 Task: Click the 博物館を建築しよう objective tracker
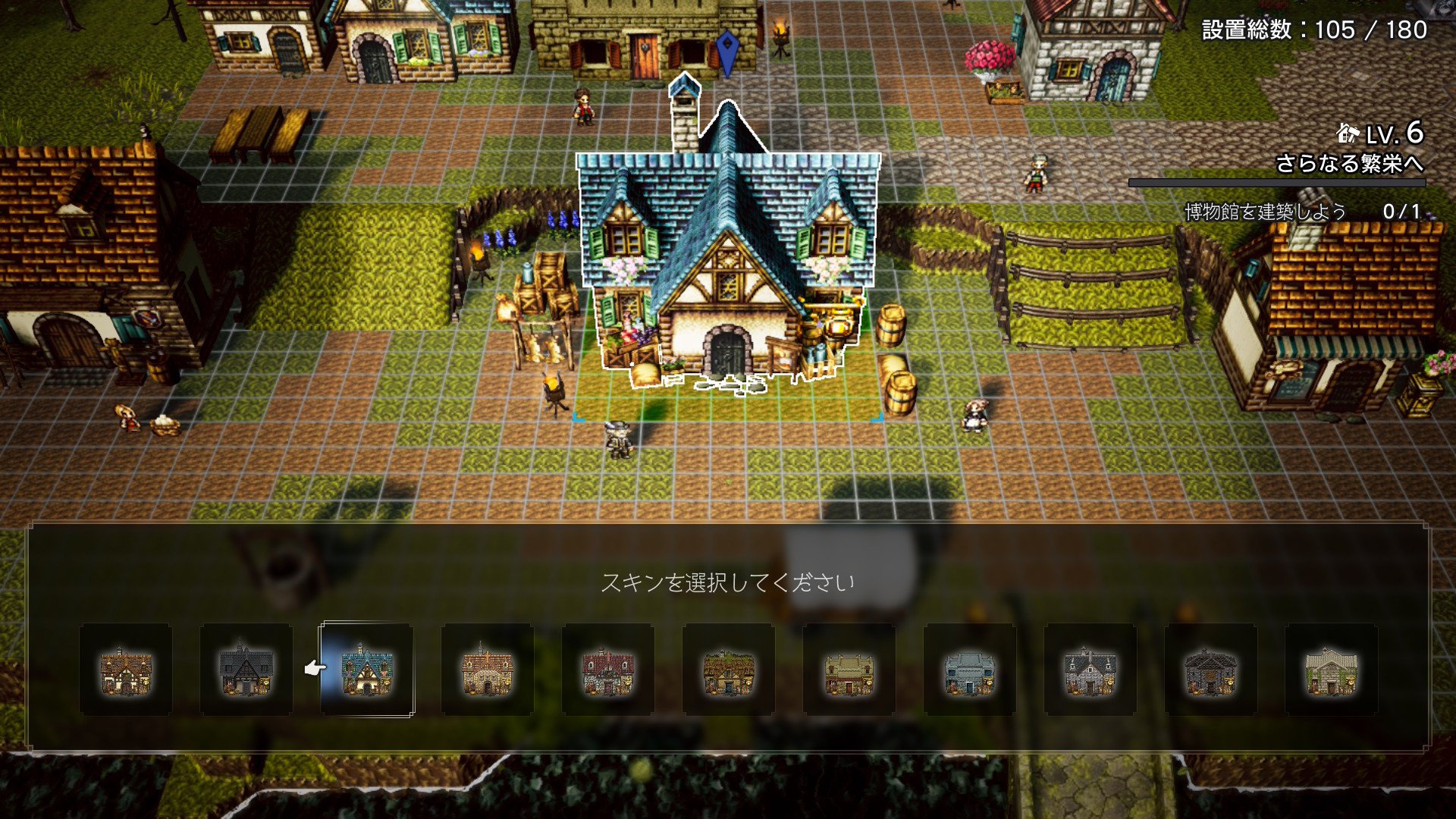click(1301, 212)
